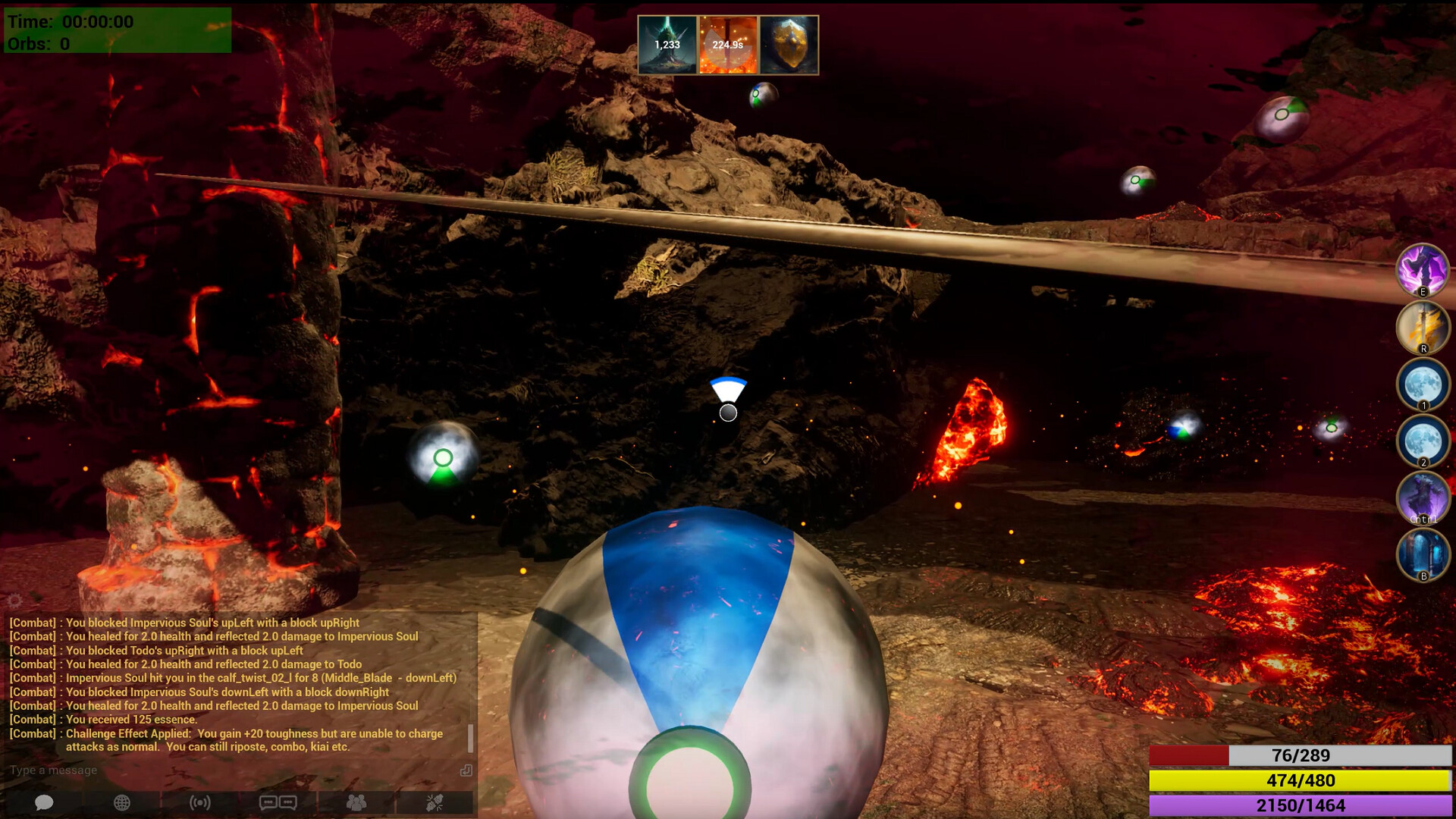Click the golden shield buff icon
This screenshot has width=1456, height=819.
pos(786,45)
